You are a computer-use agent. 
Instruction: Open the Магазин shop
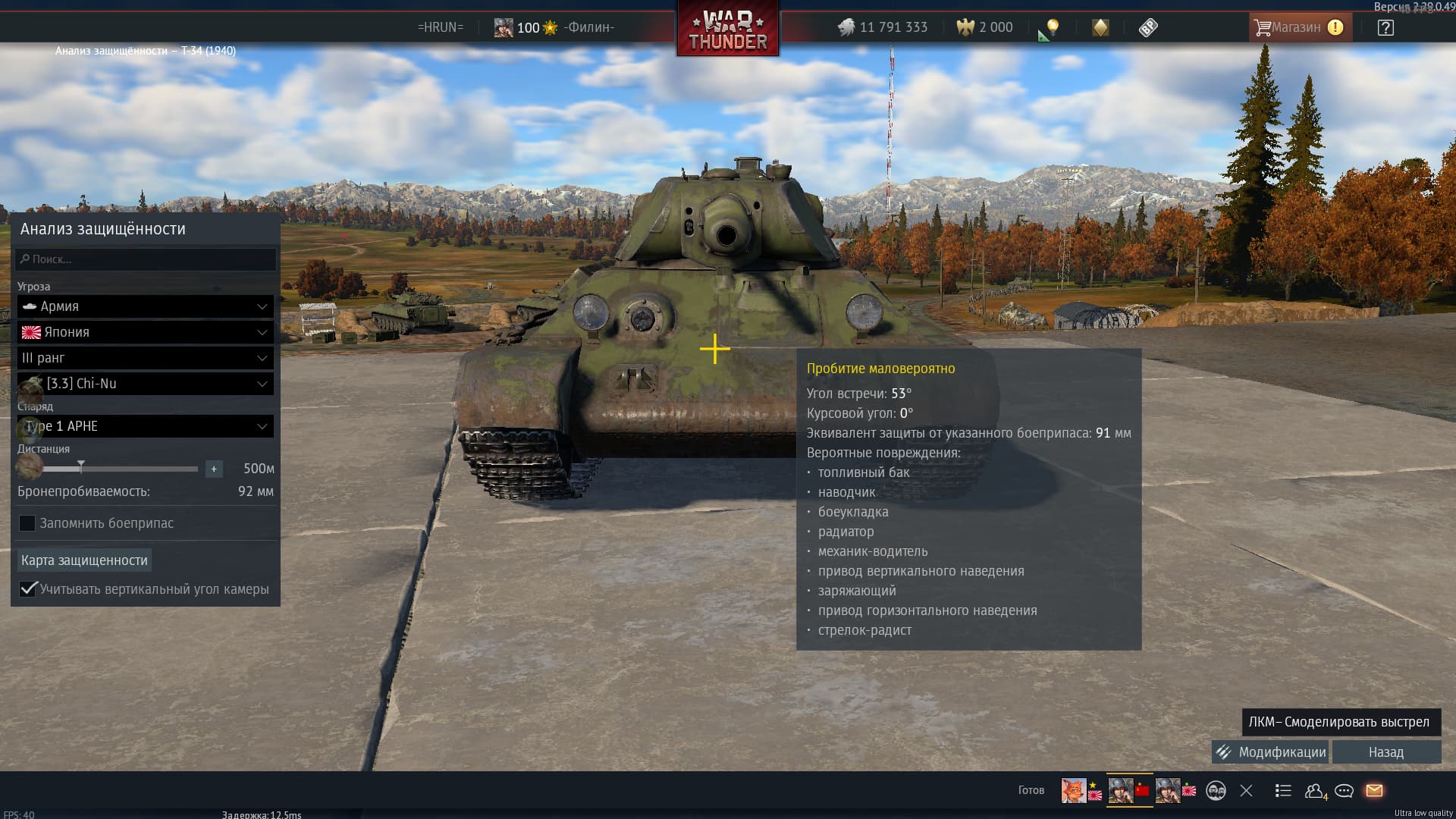click(1298, 27)
